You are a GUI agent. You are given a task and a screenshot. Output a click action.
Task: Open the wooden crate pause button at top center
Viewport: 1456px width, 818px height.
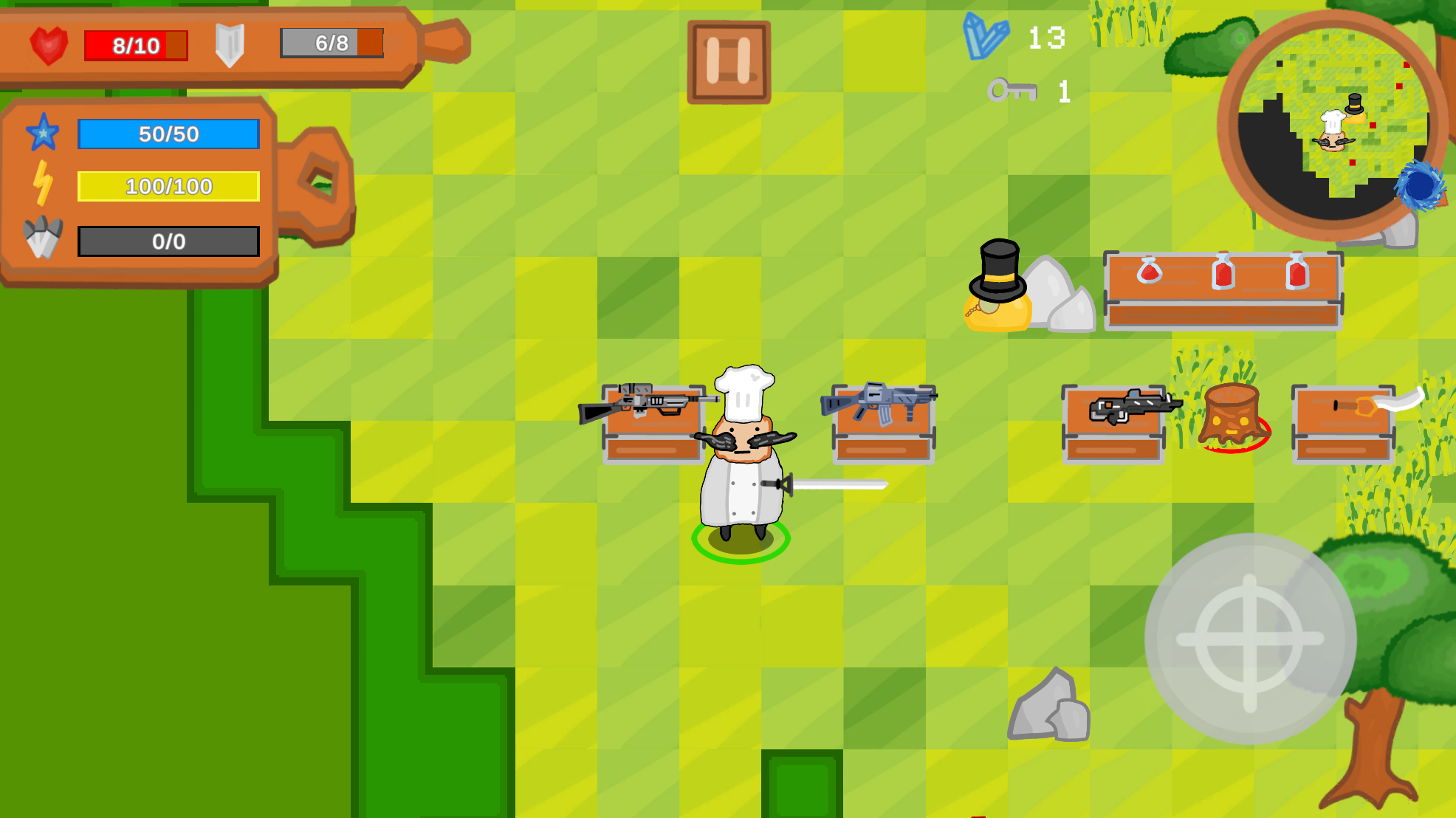pyautogui.click(x=727, y=59)
